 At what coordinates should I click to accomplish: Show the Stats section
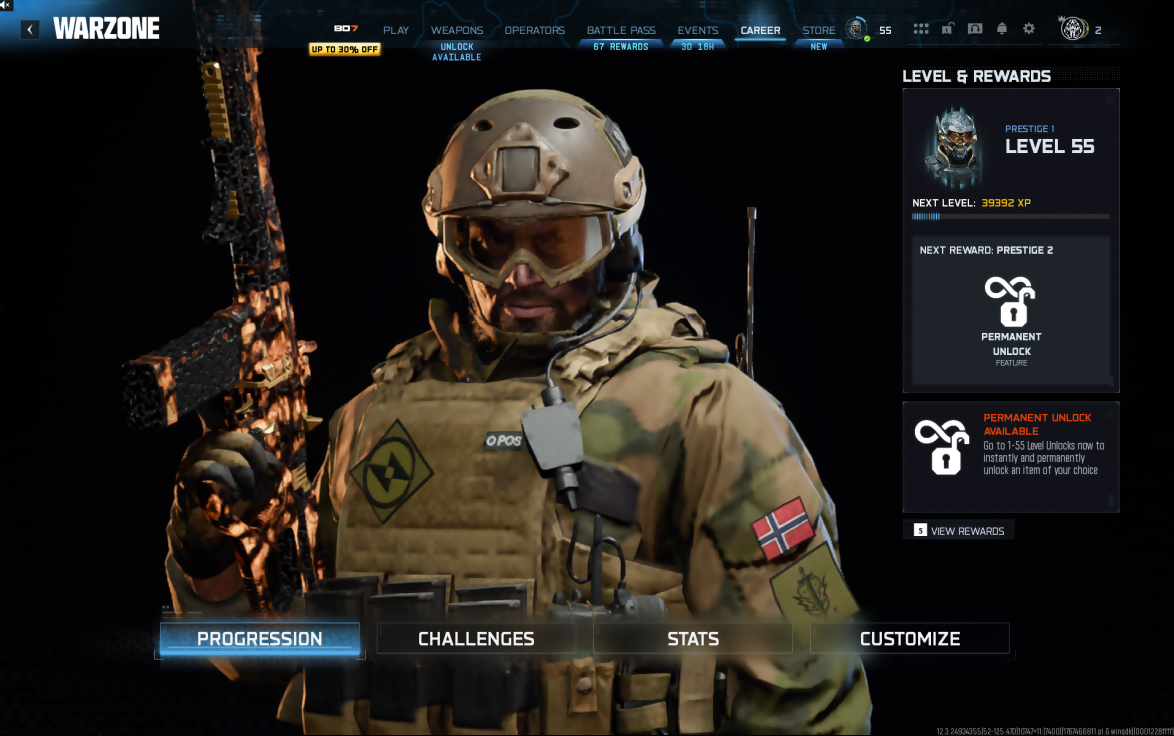pos(693,639)
